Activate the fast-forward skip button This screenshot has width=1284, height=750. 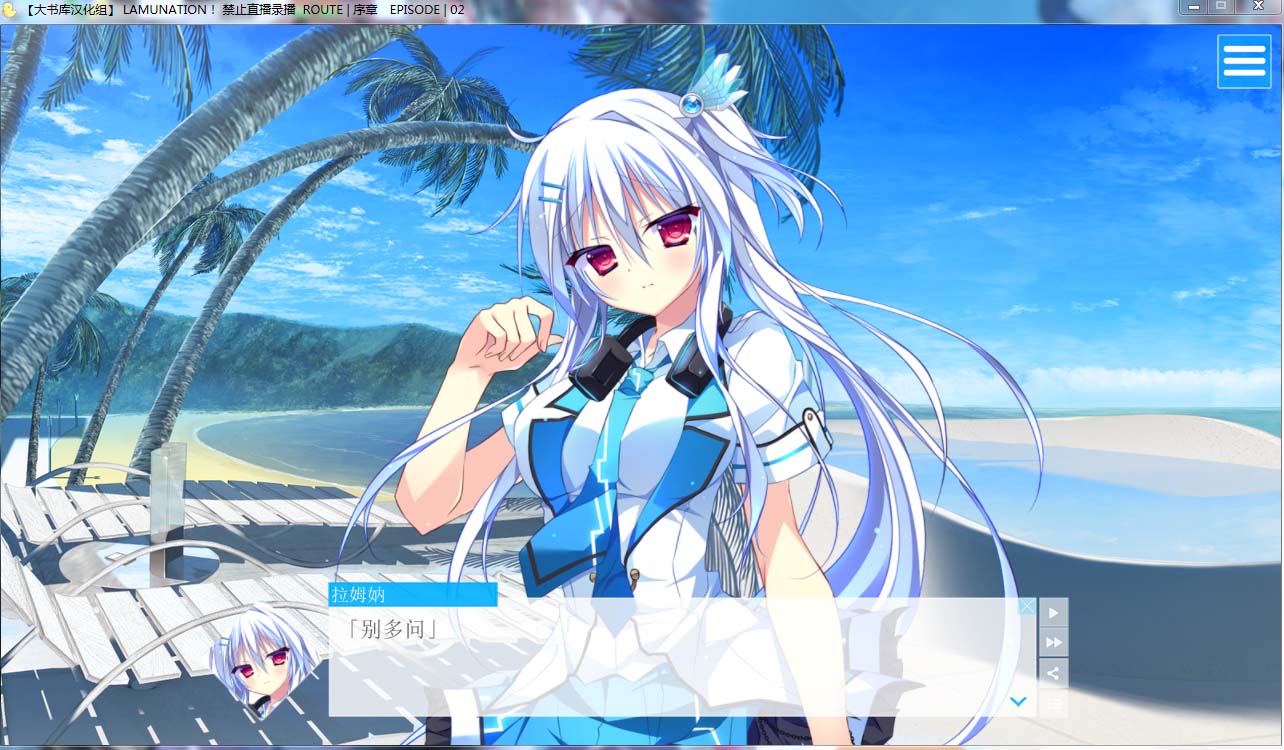pos(1053,642)
